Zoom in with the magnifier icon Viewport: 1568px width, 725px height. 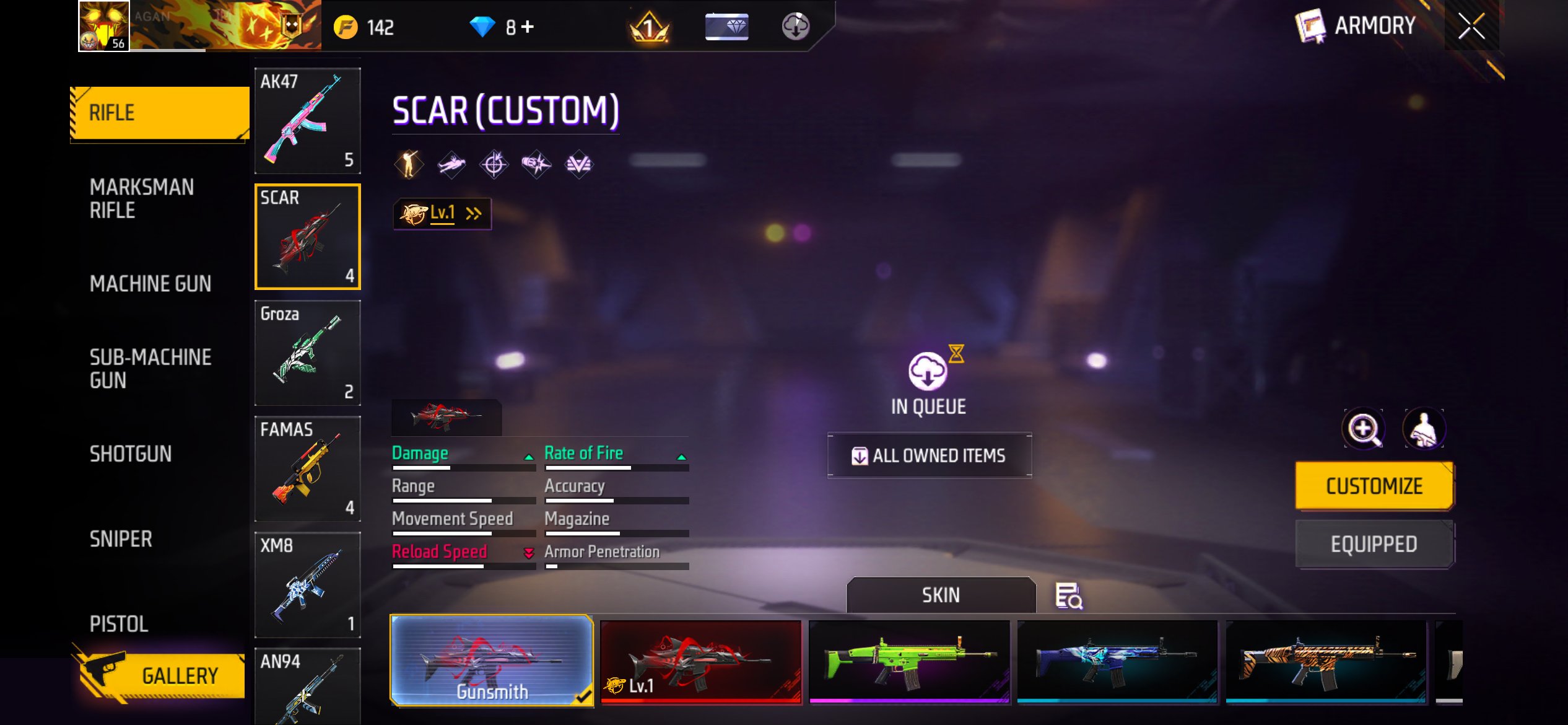1363,428
